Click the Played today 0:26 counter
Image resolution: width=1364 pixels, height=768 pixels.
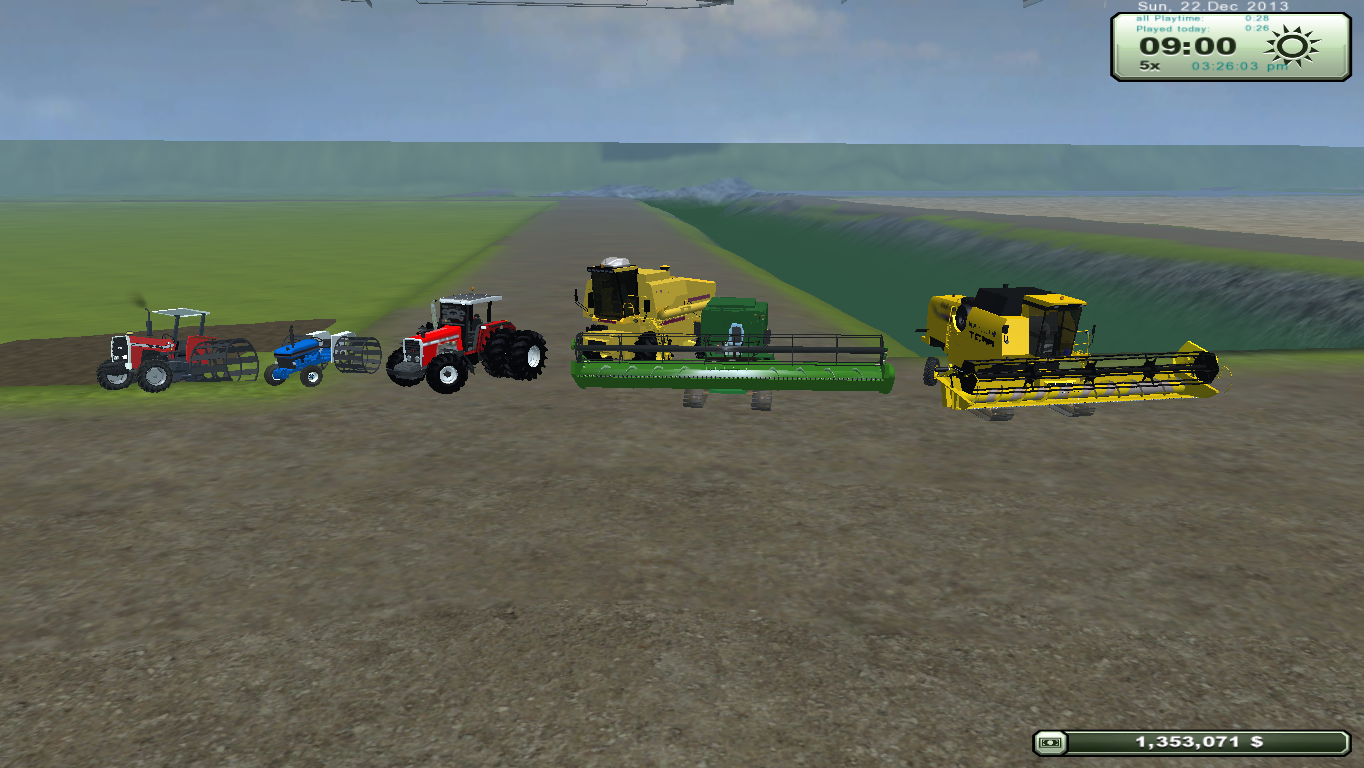click(1200, 28)
